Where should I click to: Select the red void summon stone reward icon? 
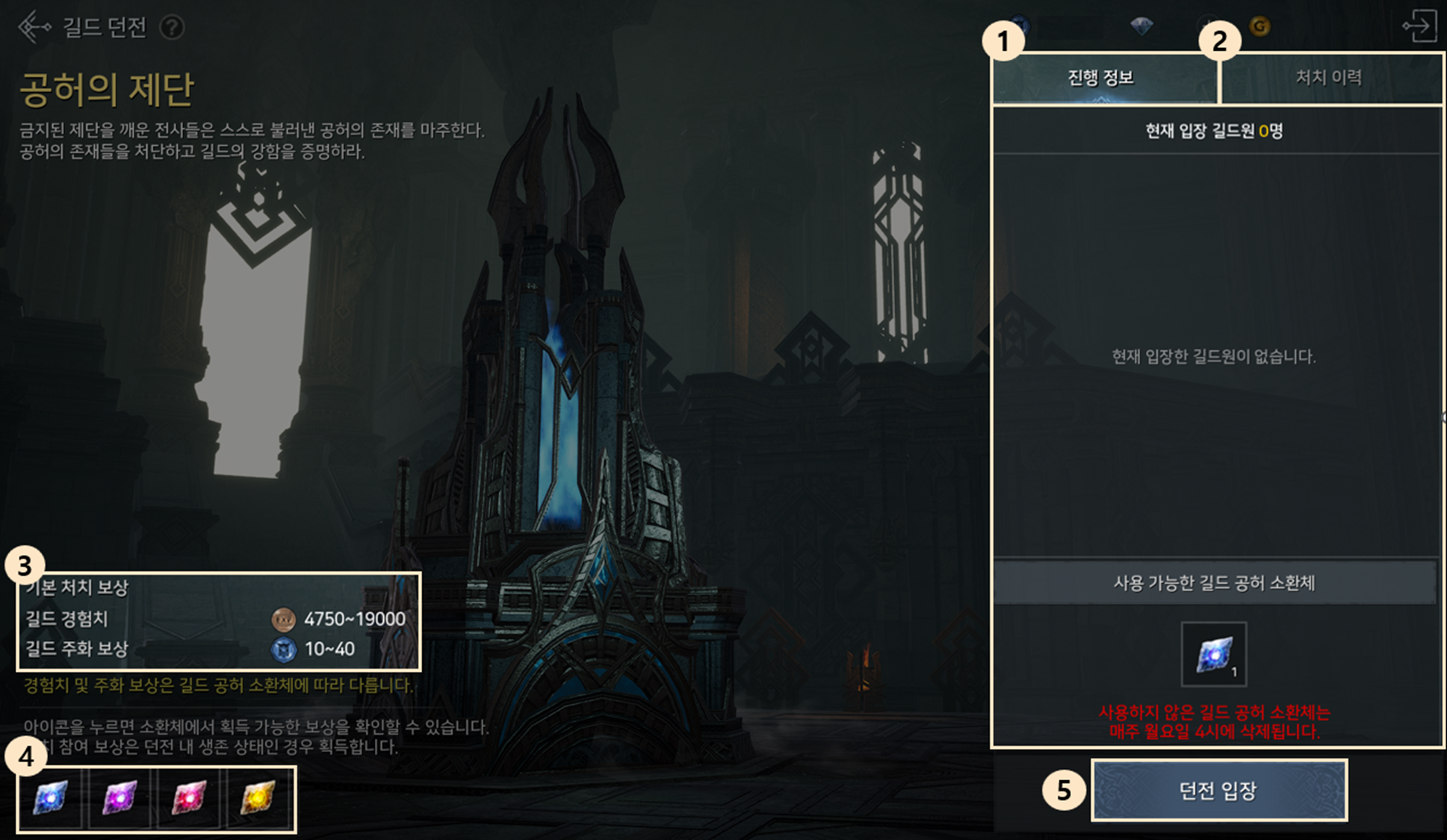click(x=189, y=797)
